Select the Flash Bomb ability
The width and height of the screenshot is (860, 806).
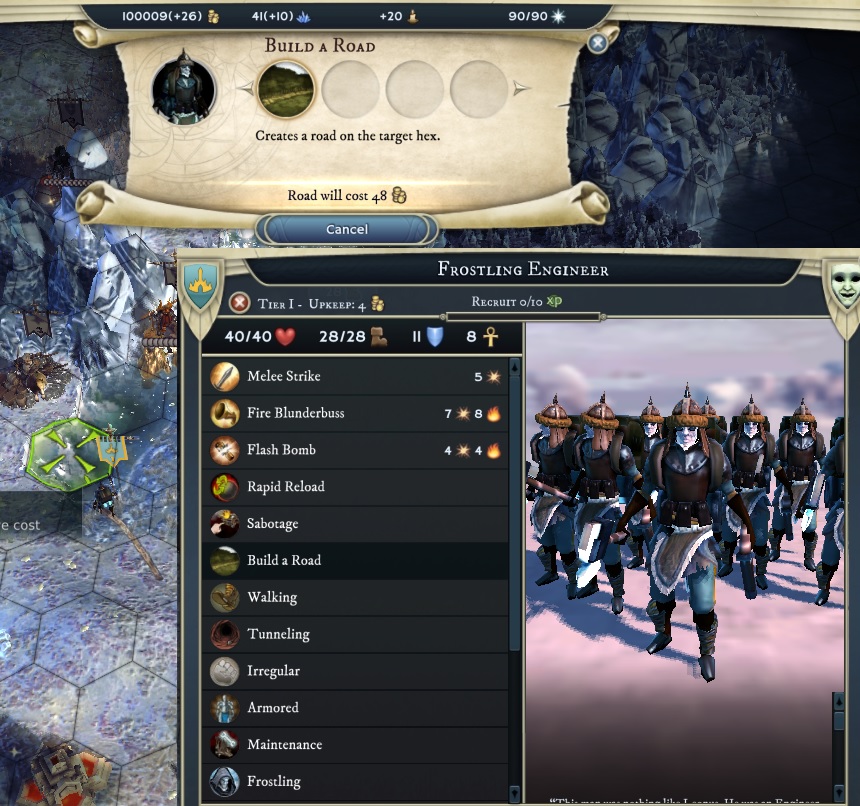pyautogui.click(x=355, y=450)
